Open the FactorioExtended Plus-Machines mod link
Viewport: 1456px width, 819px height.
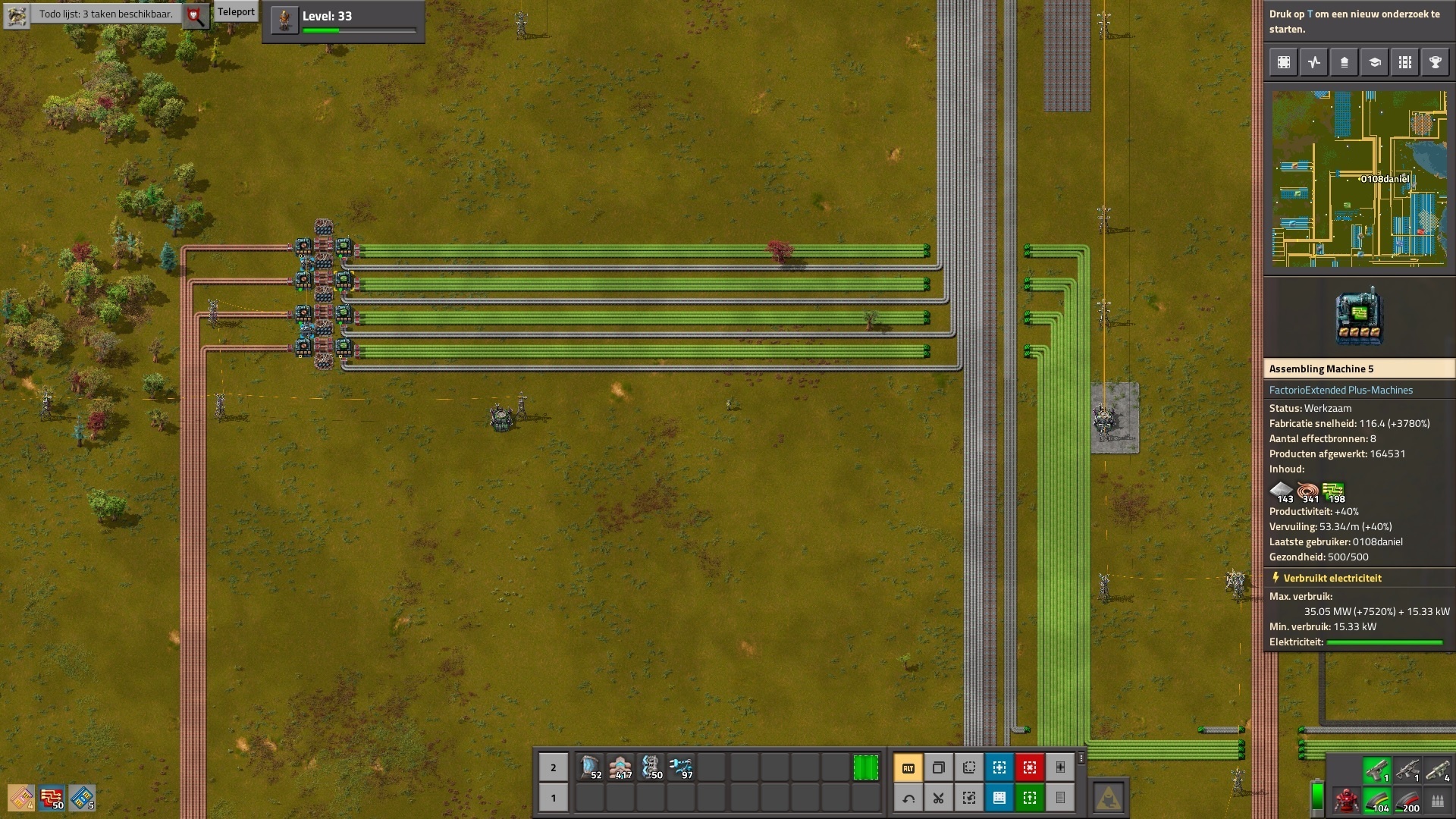[1341, 390]
